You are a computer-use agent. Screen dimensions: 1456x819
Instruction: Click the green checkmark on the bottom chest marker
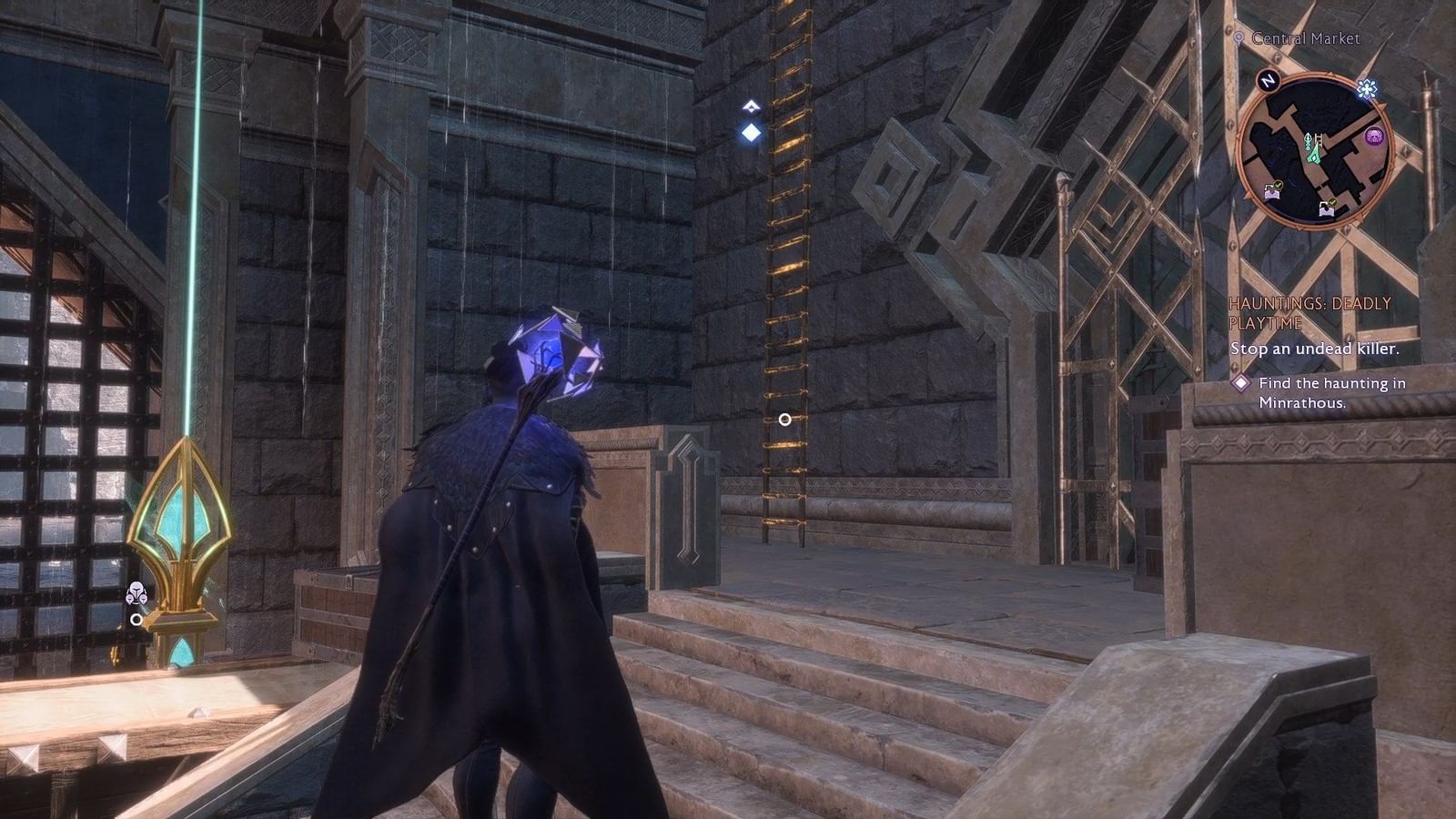tap(1332, 201)
